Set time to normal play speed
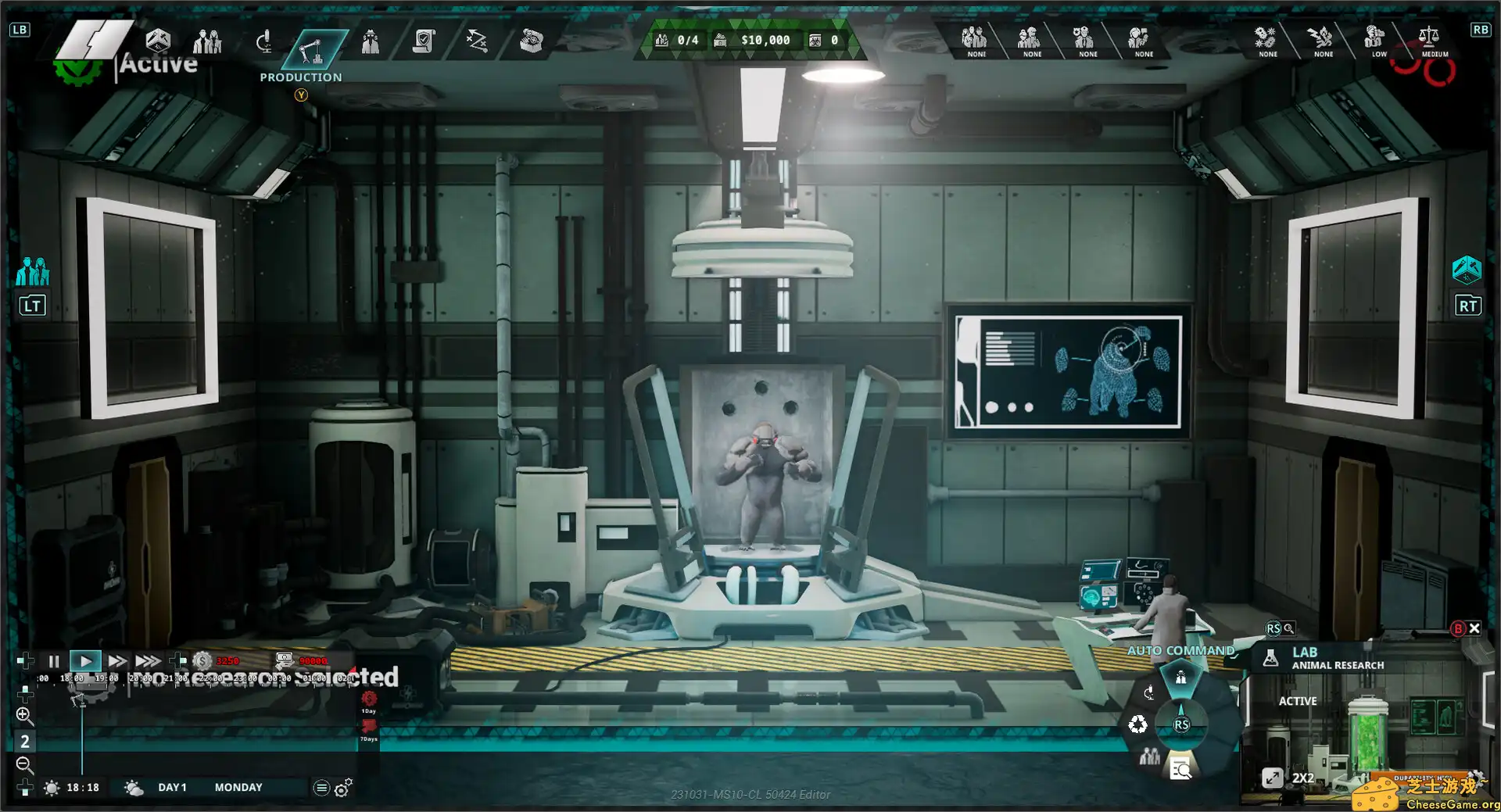 point(85,661)
